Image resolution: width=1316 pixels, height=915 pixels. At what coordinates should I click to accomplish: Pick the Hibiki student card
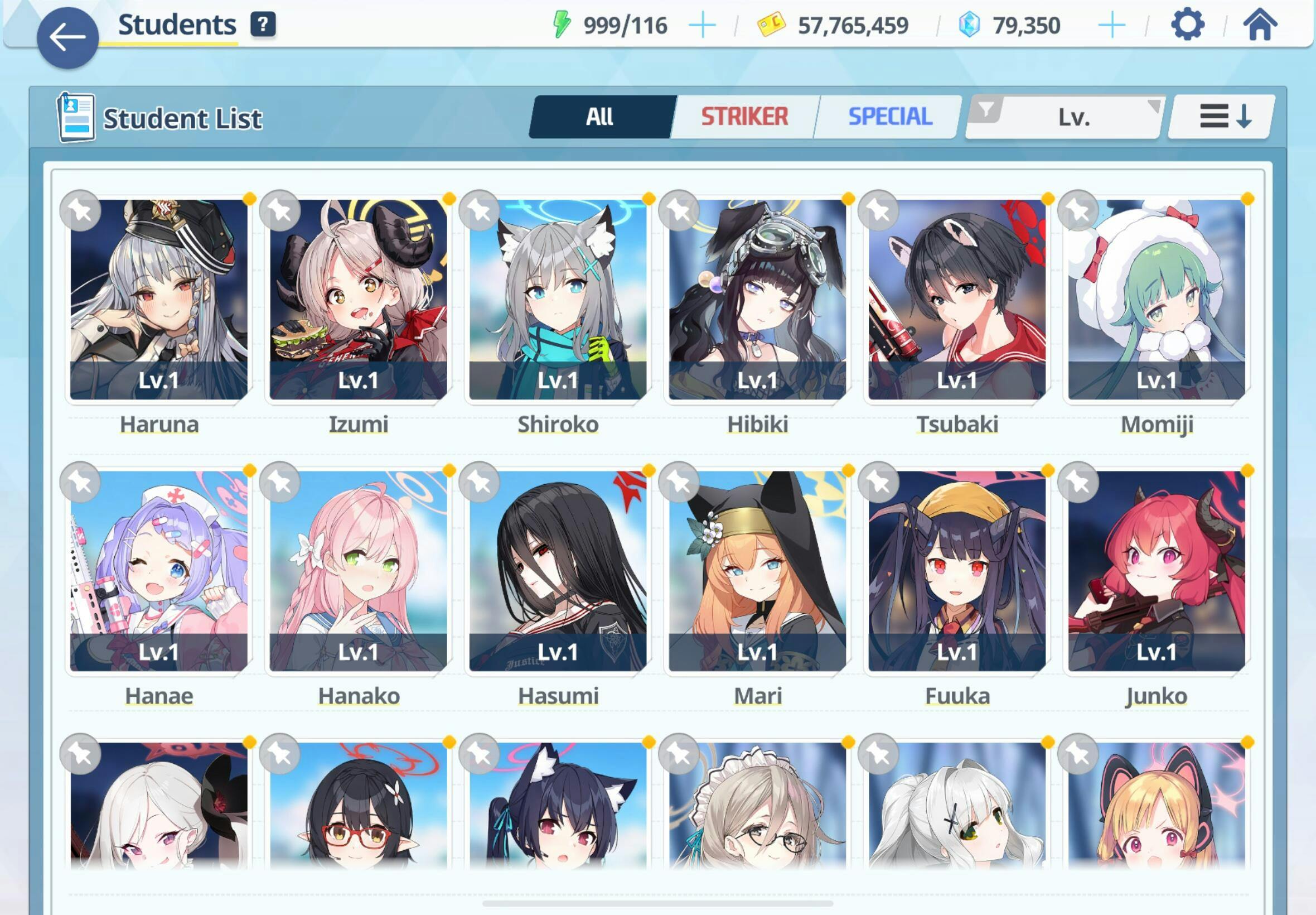[757, 299]
